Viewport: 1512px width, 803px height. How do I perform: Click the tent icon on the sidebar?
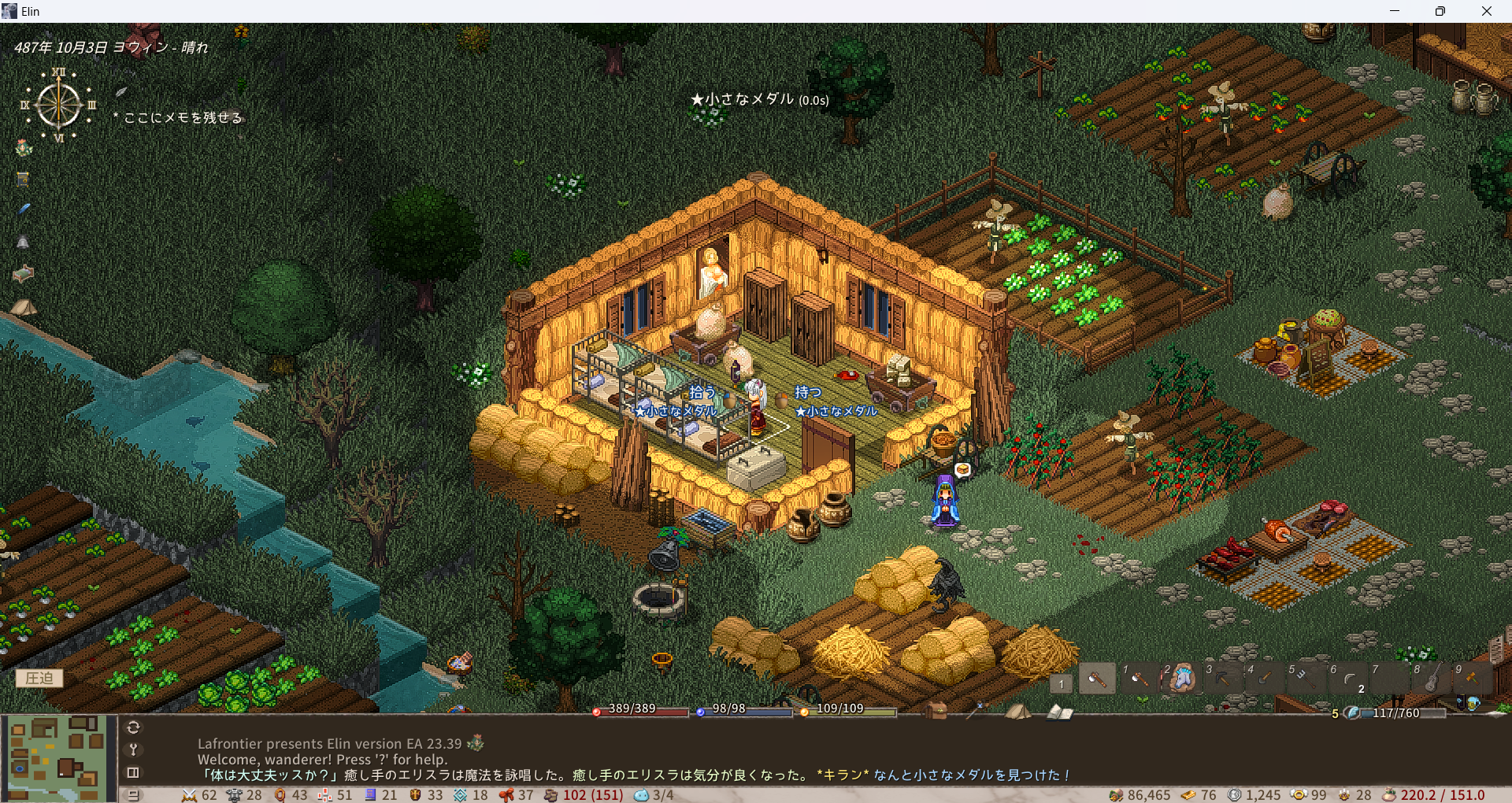(x=23, y=307)
